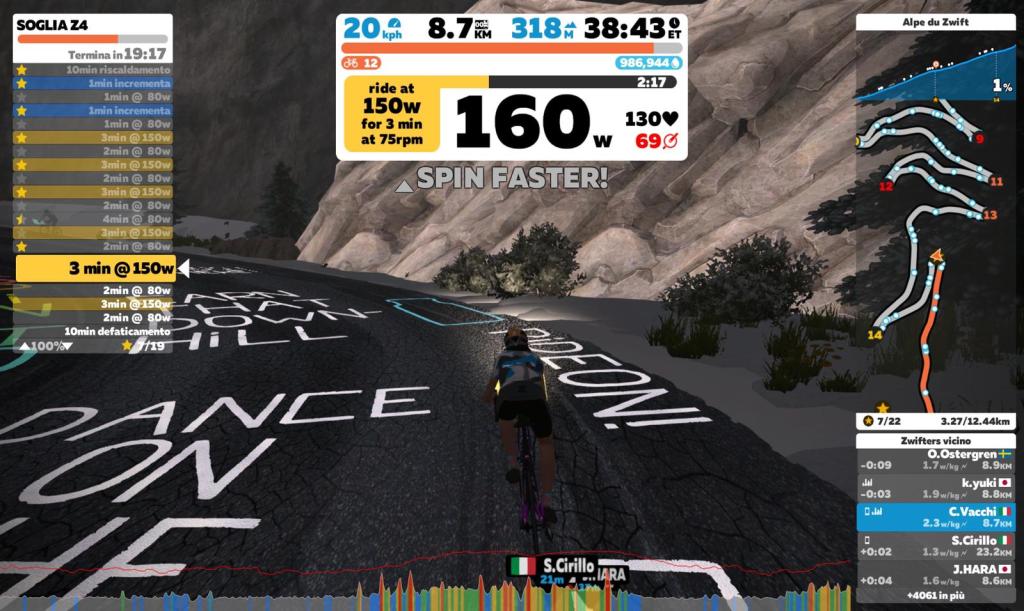This screenshot has height=611, width=1024.
Task: Decrease workout intensity with the down arrow
Action: (x=68, y=346)
